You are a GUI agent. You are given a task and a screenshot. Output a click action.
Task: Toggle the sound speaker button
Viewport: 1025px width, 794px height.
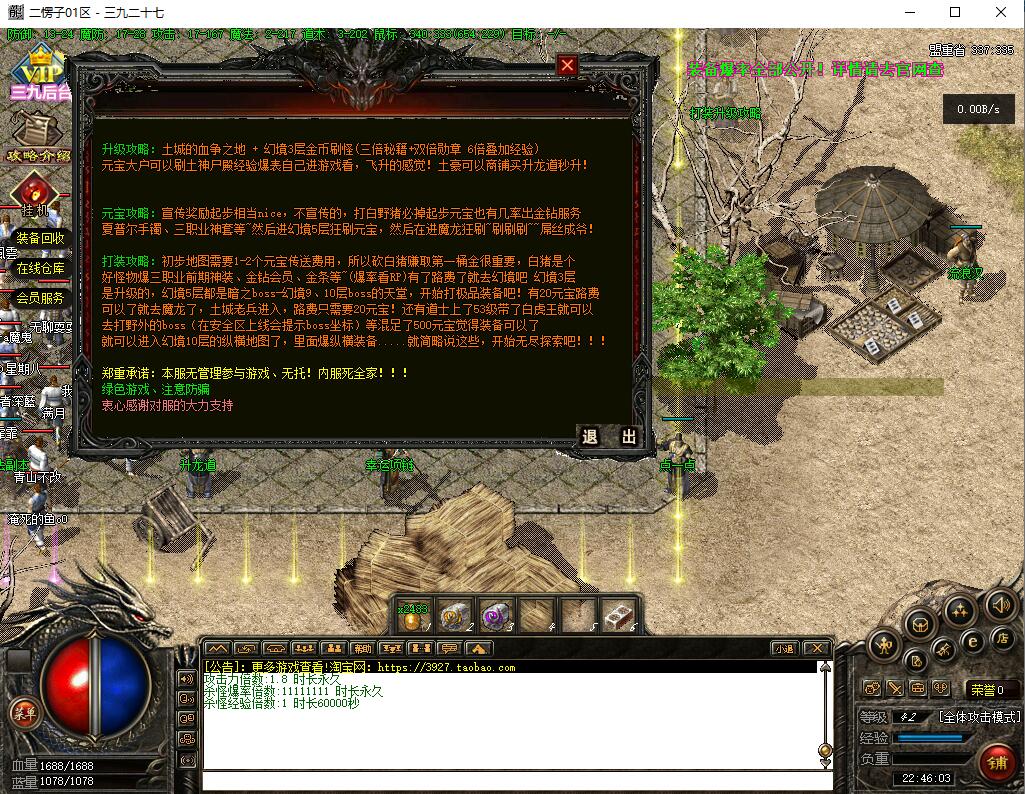[x=999, y=604]
